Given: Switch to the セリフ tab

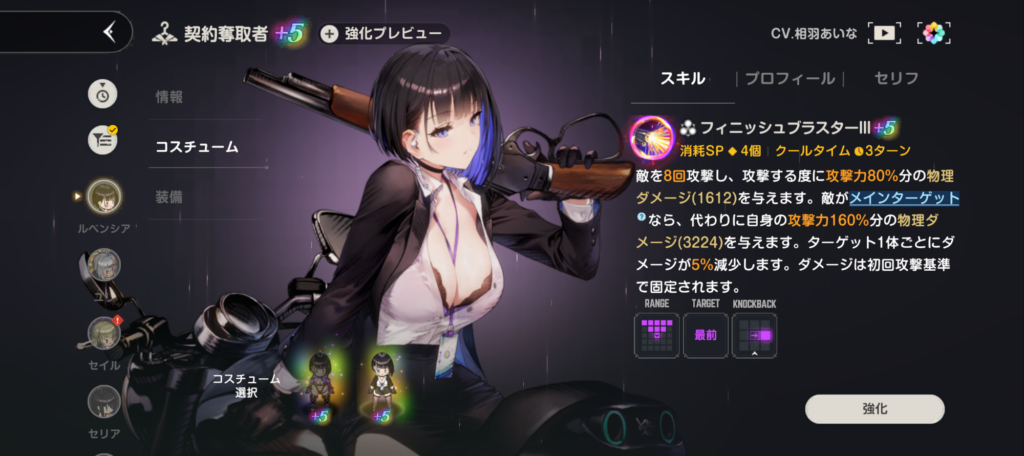Looking at the screenshot, I should coord(895,78).
